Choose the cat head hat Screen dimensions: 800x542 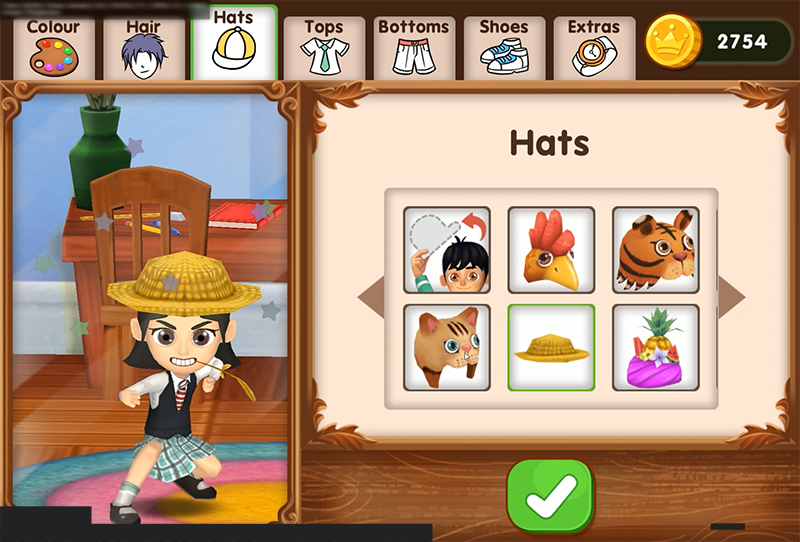[x=447, y=347]
